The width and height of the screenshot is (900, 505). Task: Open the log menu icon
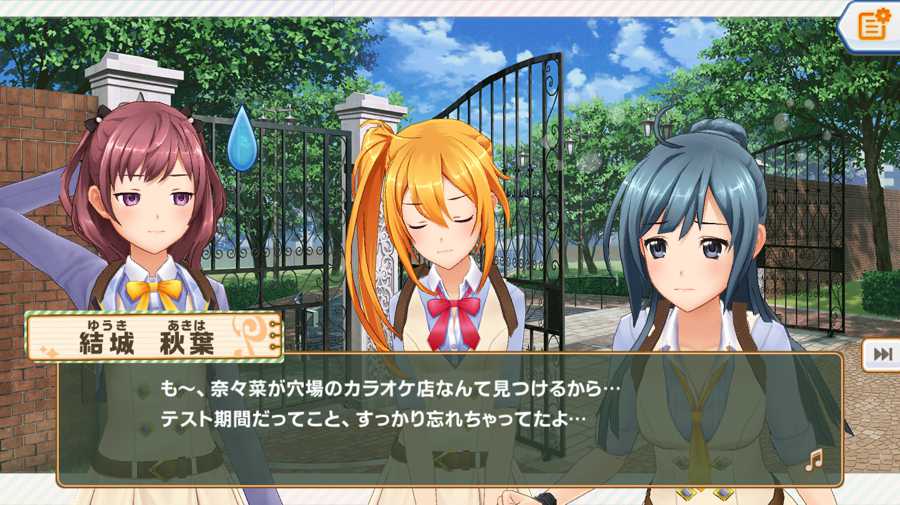point(872,25)
